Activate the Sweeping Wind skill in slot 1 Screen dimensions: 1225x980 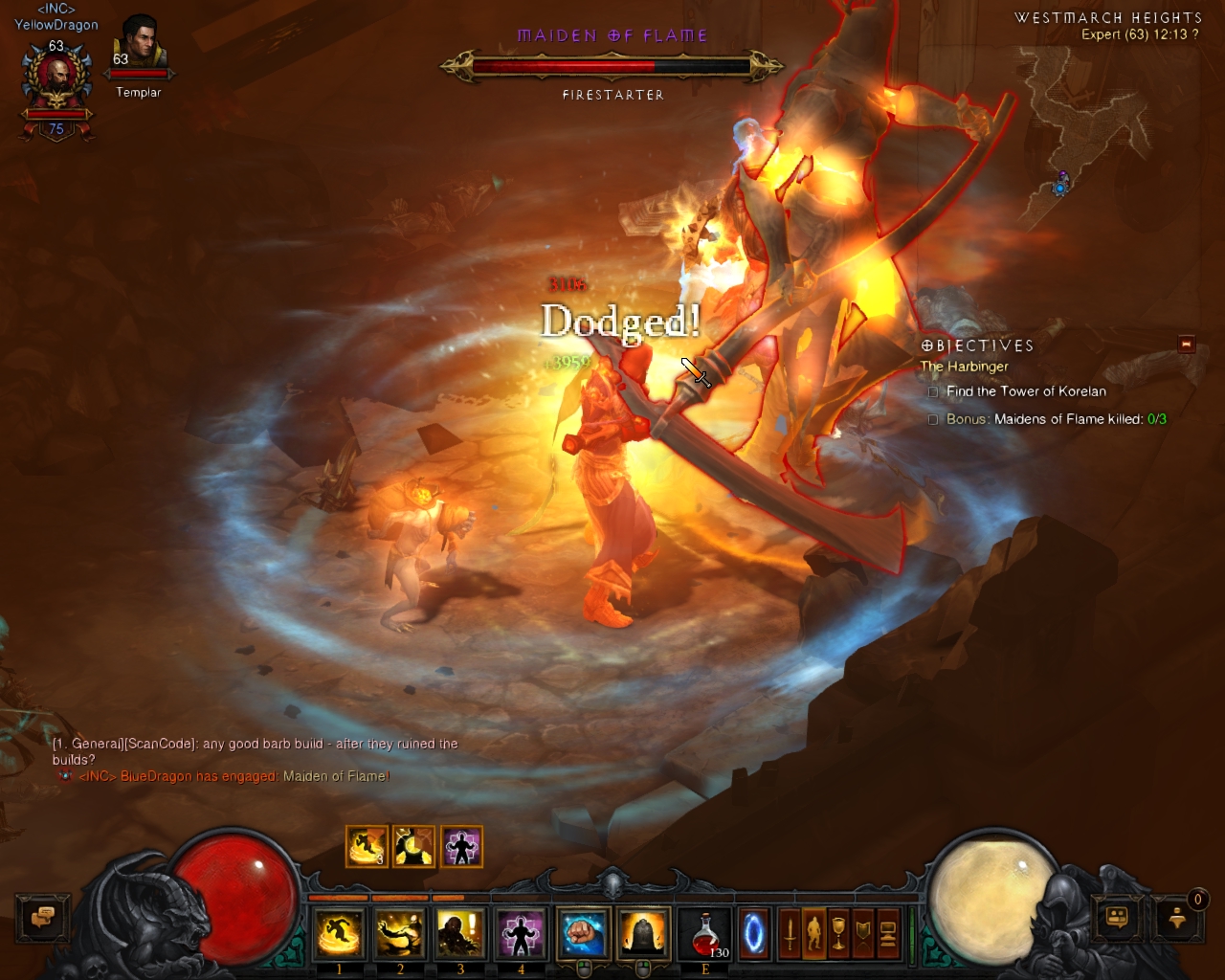tap(339, 933)
